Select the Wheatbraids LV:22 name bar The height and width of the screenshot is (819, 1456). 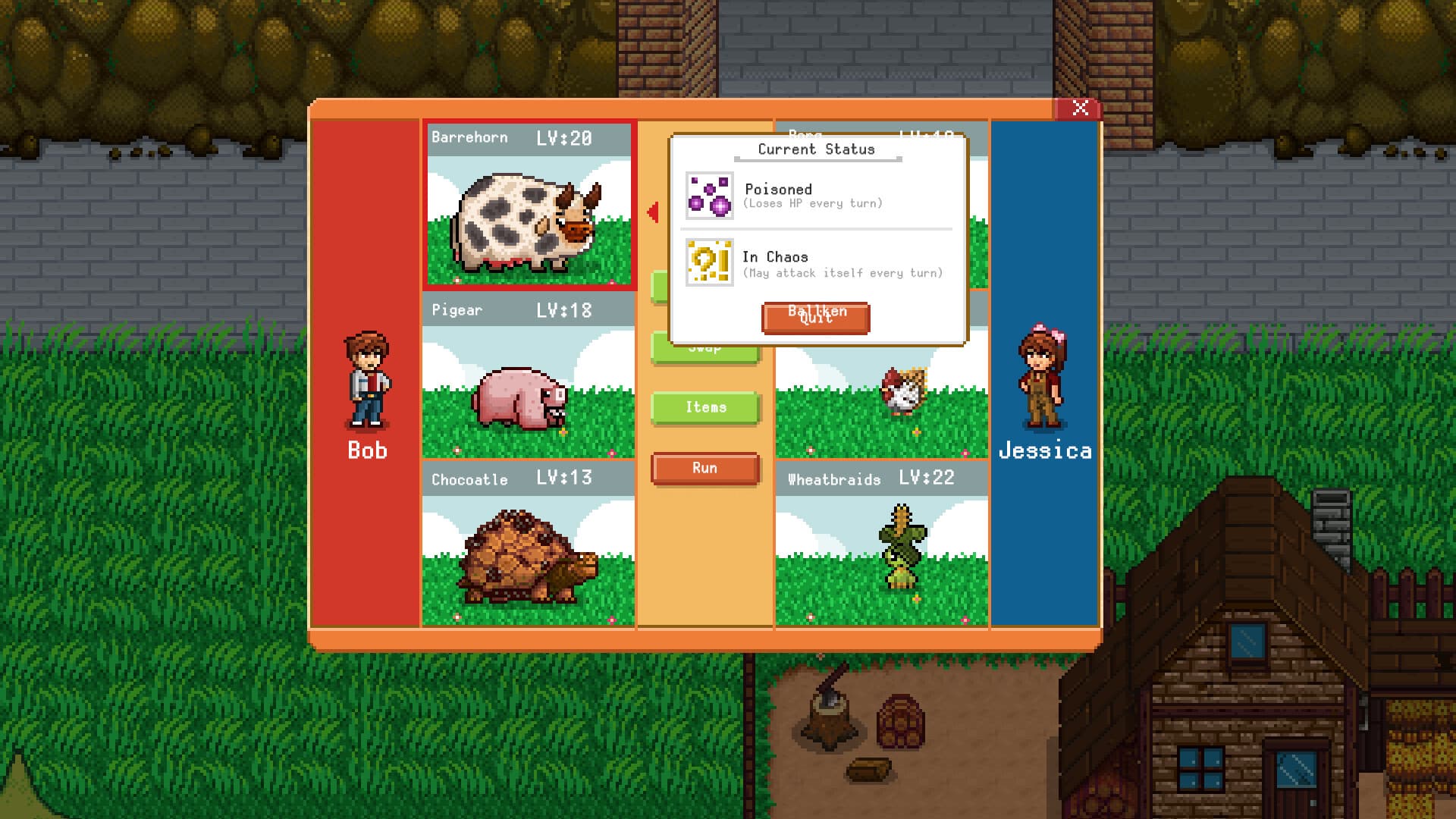880,479
